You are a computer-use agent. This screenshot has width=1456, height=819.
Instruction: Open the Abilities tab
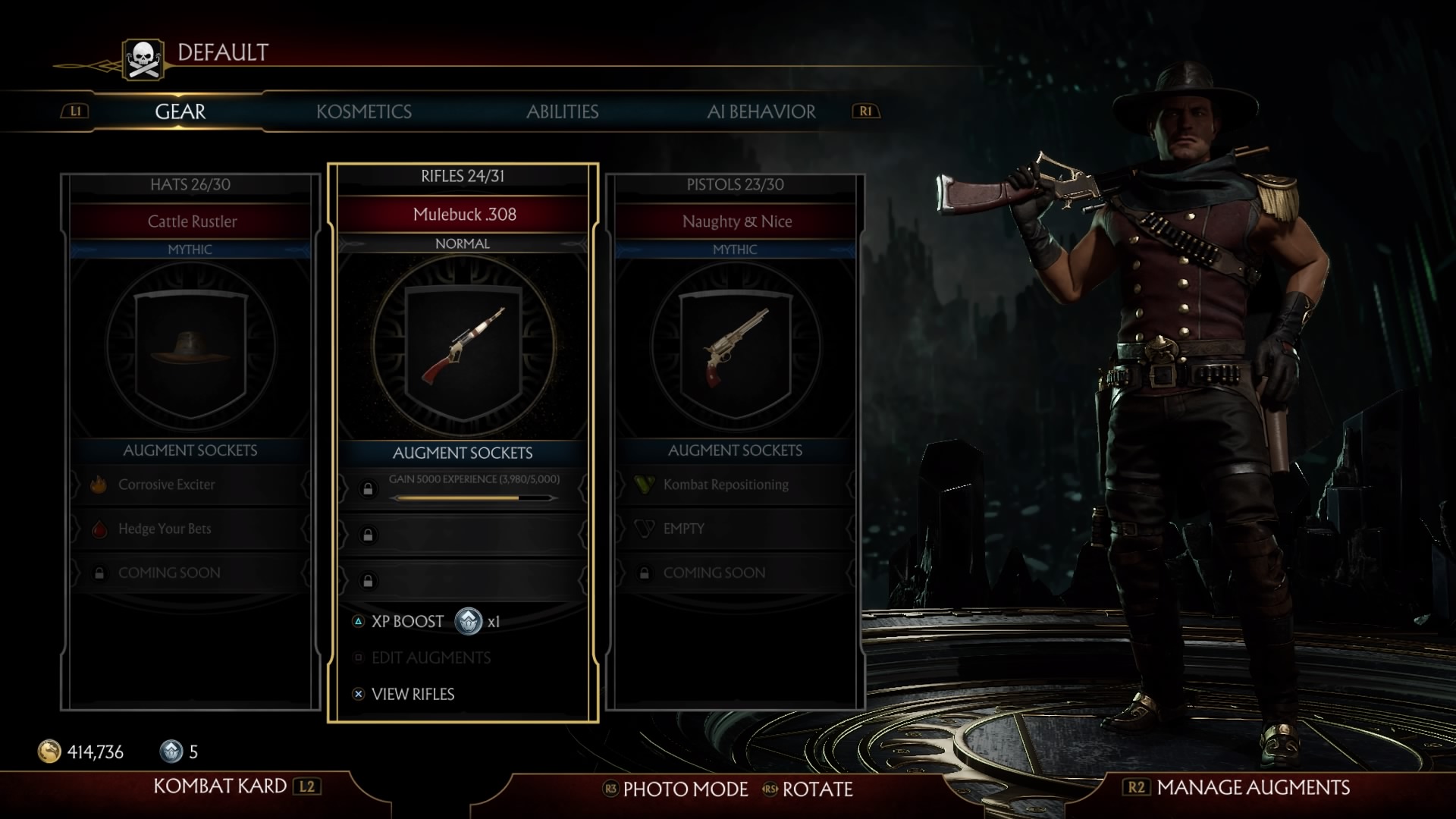coord(562,111)
